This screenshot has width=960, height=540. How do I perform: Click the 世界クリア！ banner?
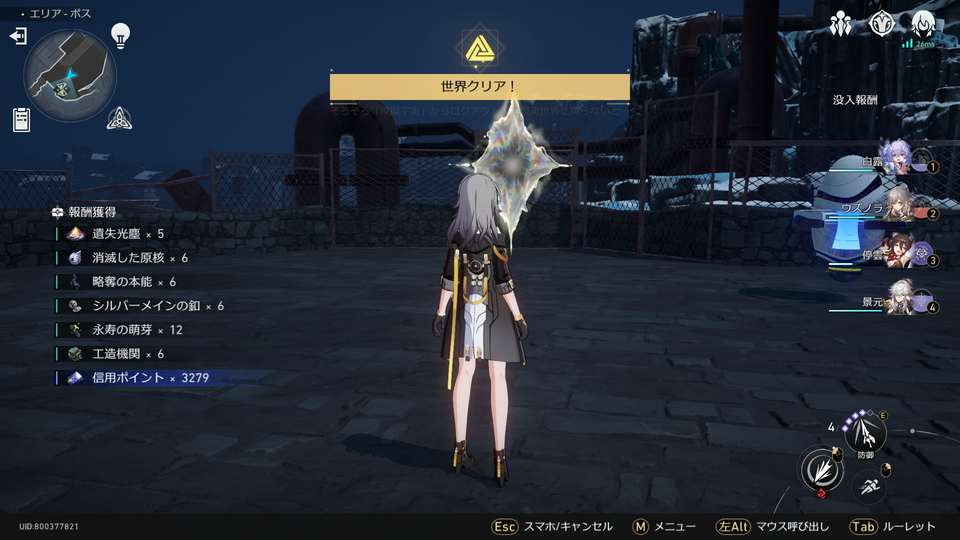[x=479, y=87]
